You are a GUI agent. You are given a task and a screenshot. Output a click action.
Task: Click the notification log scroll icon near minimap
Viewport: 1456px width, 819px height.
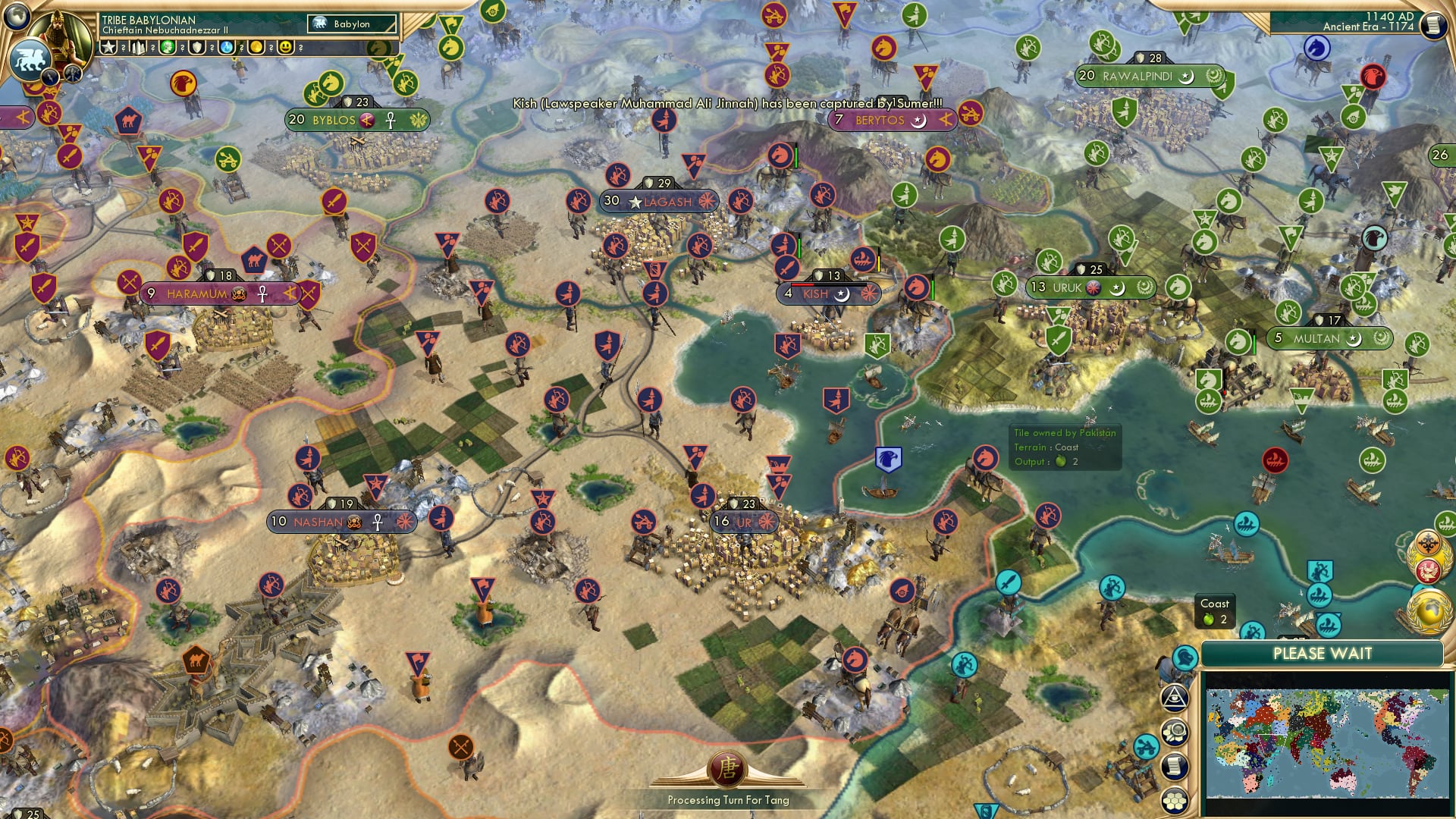[x=1174, y=765]
